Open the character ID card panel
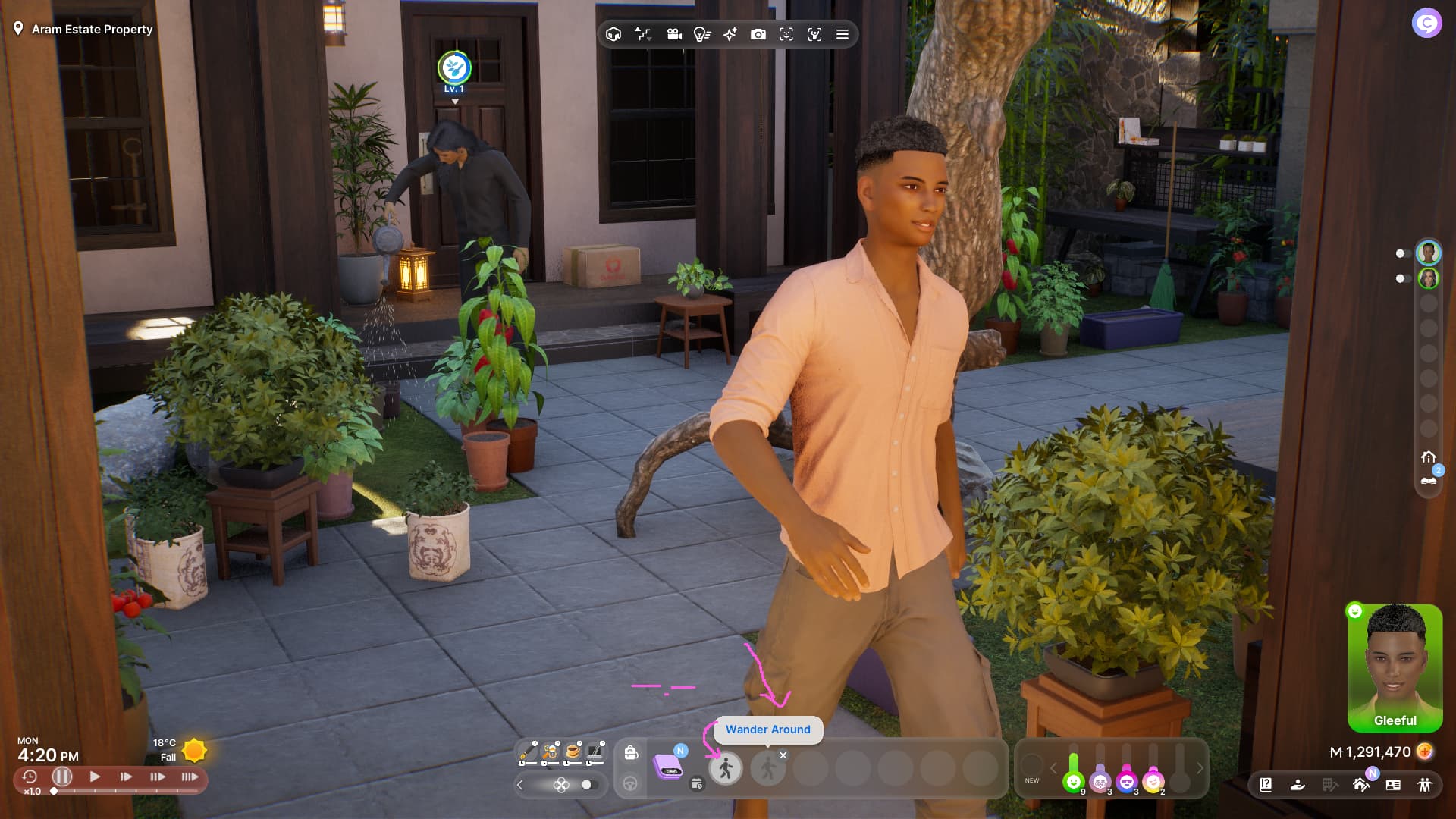The image size is (1456, 819). tap(1393, 785)
